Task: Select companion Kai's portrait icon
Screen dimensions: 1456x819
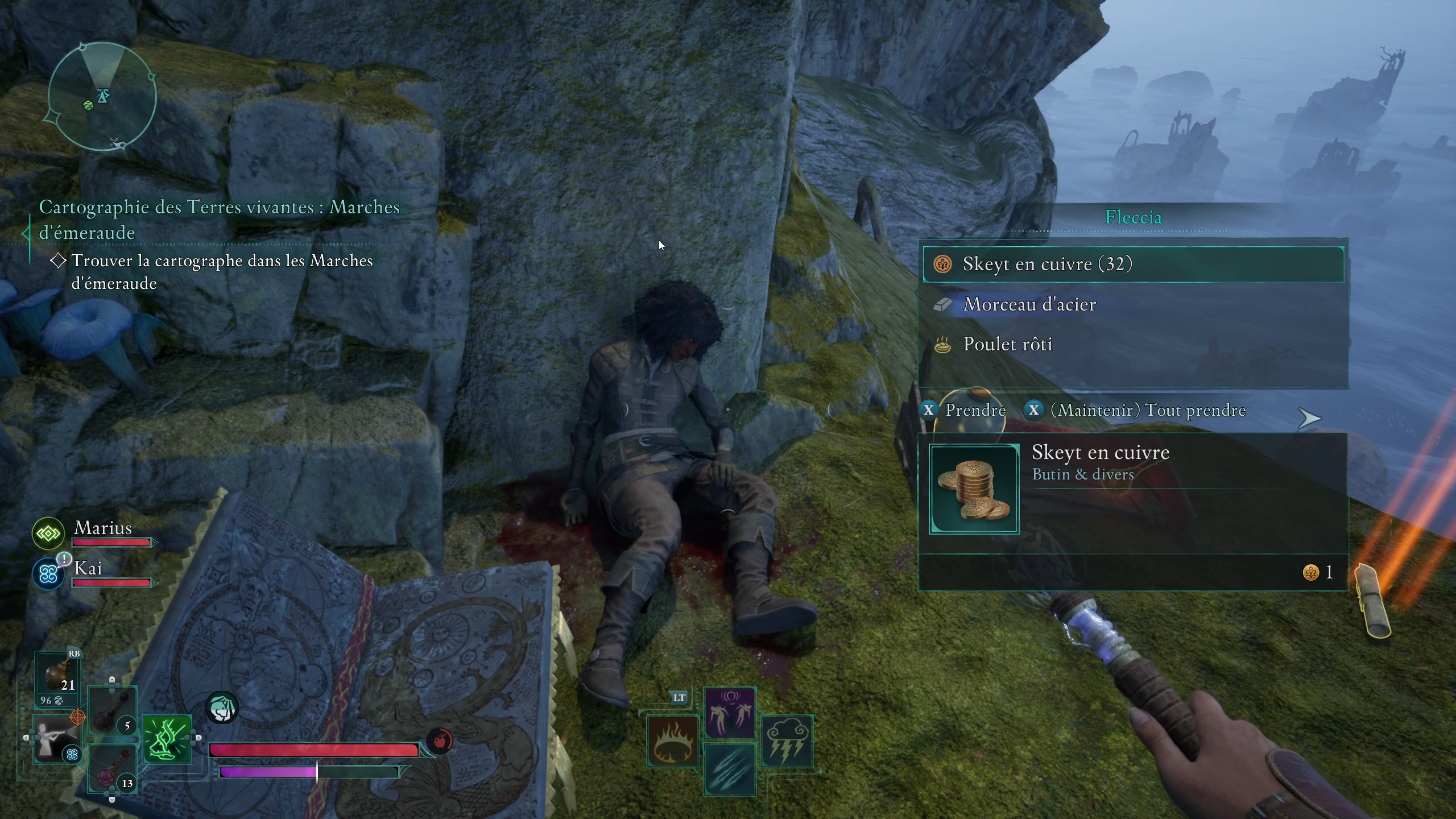Action: [x=48, y=574]
